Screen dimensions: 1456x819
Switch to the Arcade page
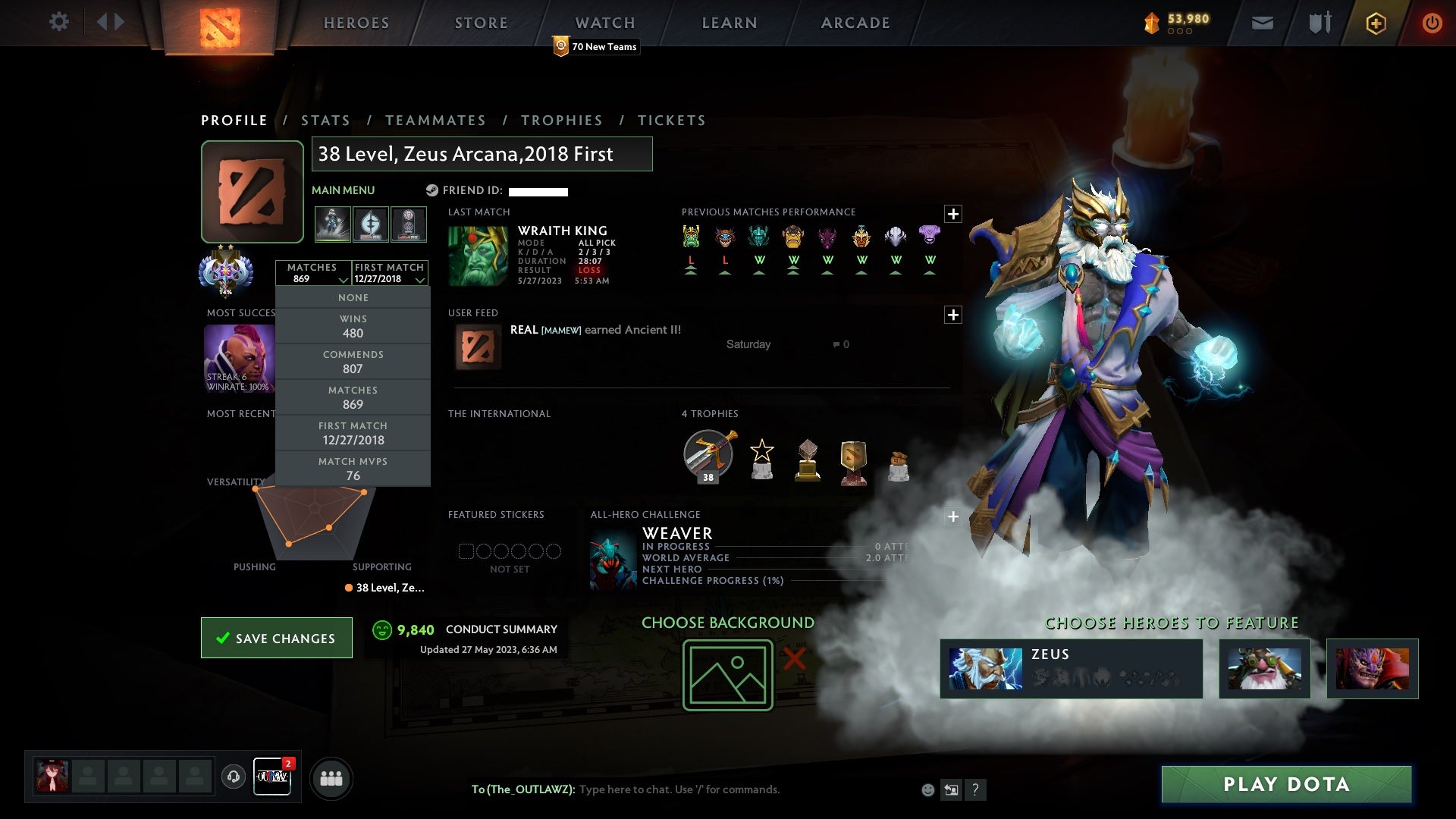click(x=855, y=23)
